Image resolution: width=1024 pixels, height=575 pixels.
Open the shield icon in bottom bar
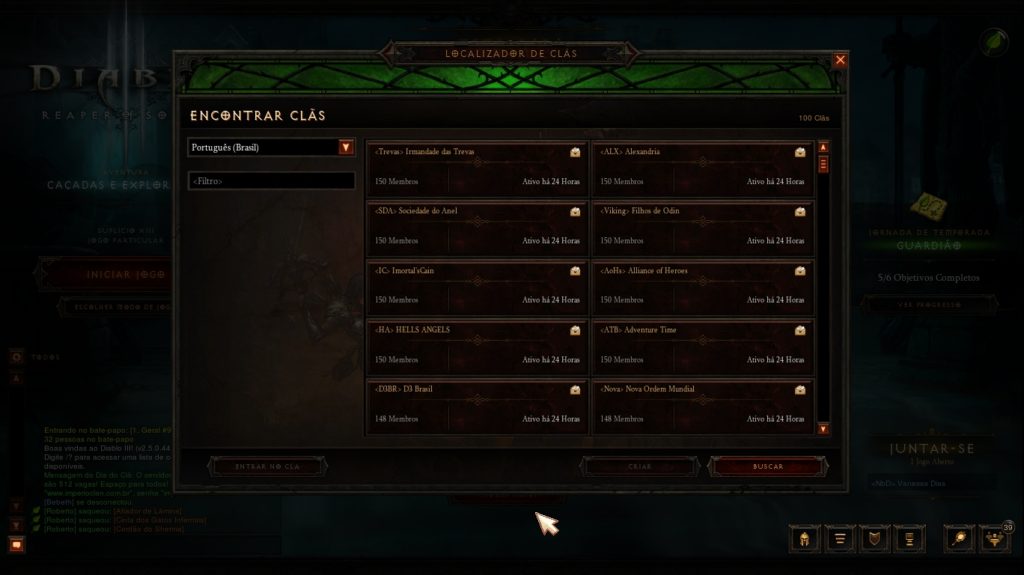pyautogui.click(x=875, y=539)
